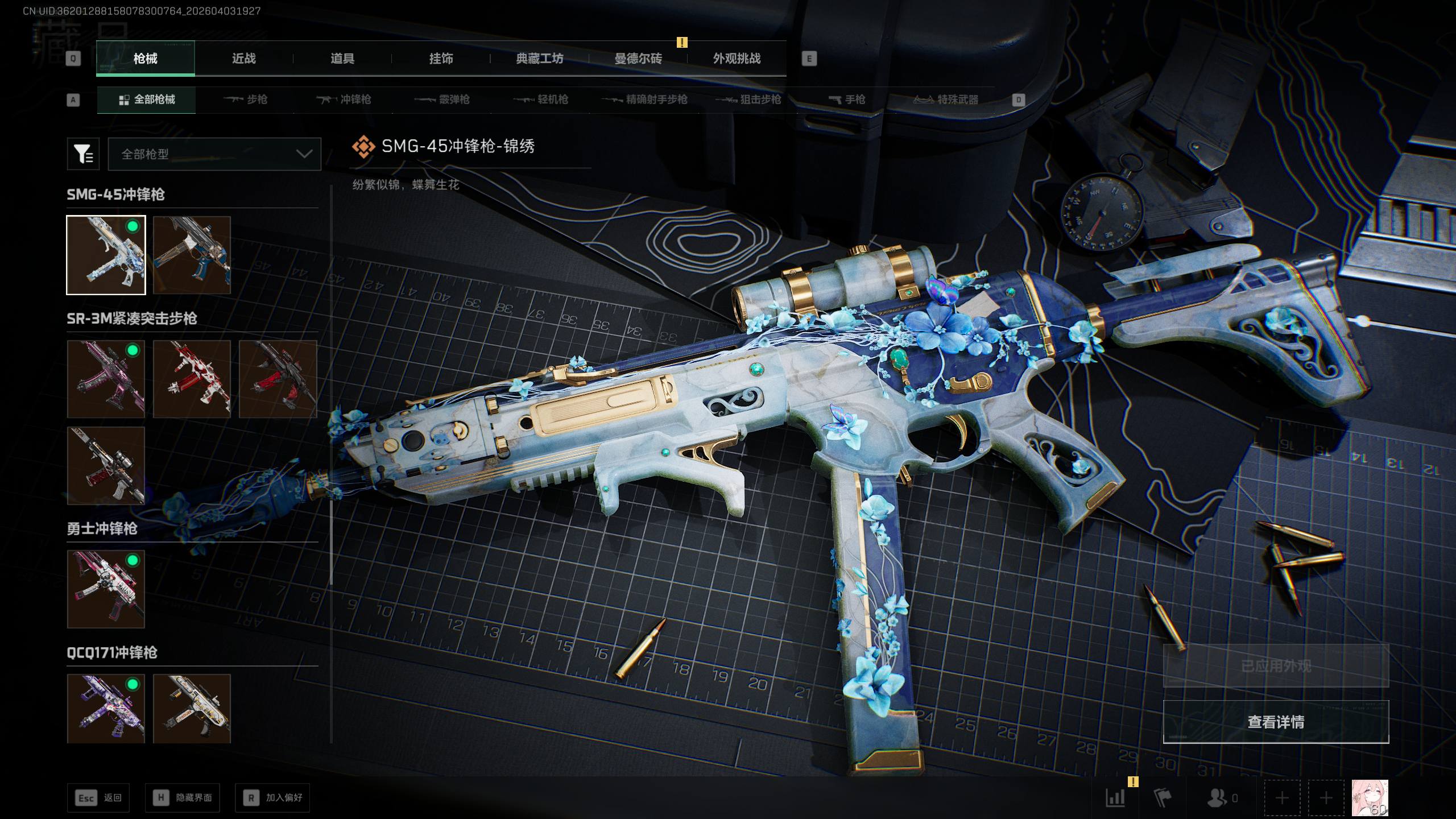Pick the purple QCQ171 skin thumbnail
This screenshot has height=819, width=1456.
tap(106, 709)
